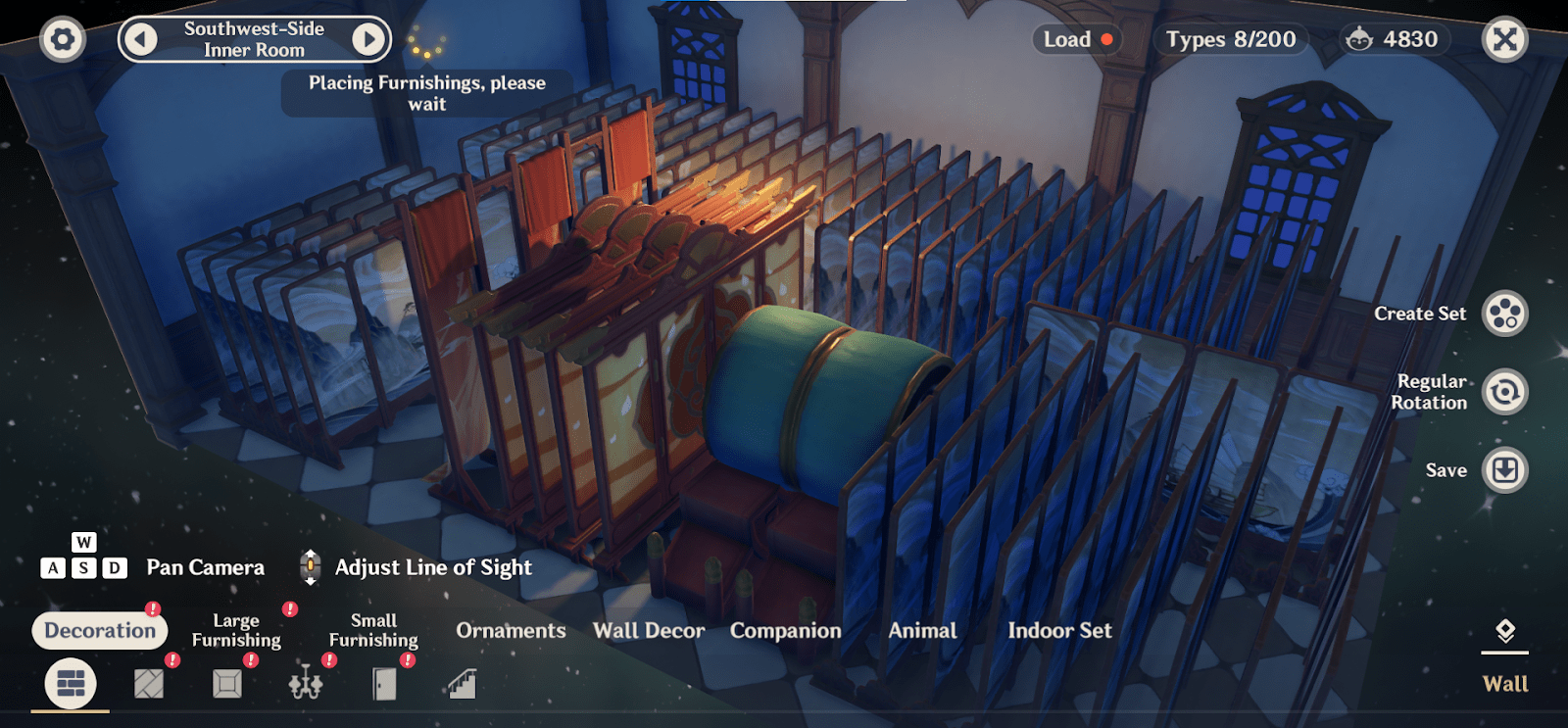
Task: Go to the previous room with left arrow
Action: tap(141, 39)
